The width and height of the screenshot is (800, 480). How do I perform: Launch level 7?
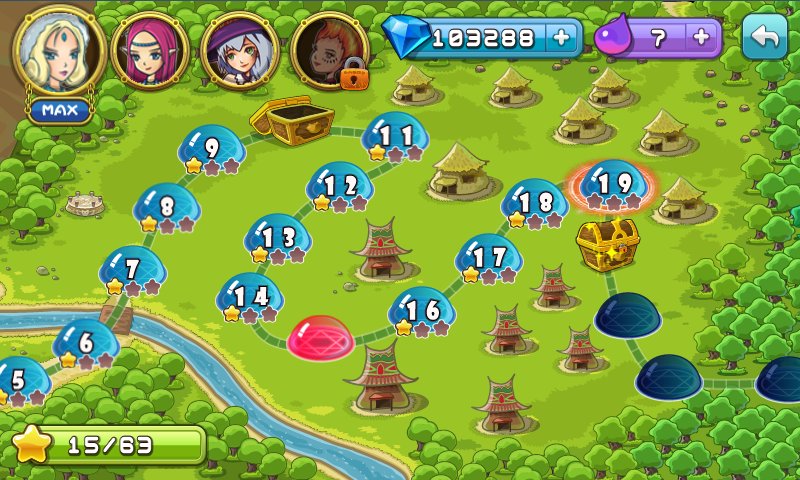point(132,270)
